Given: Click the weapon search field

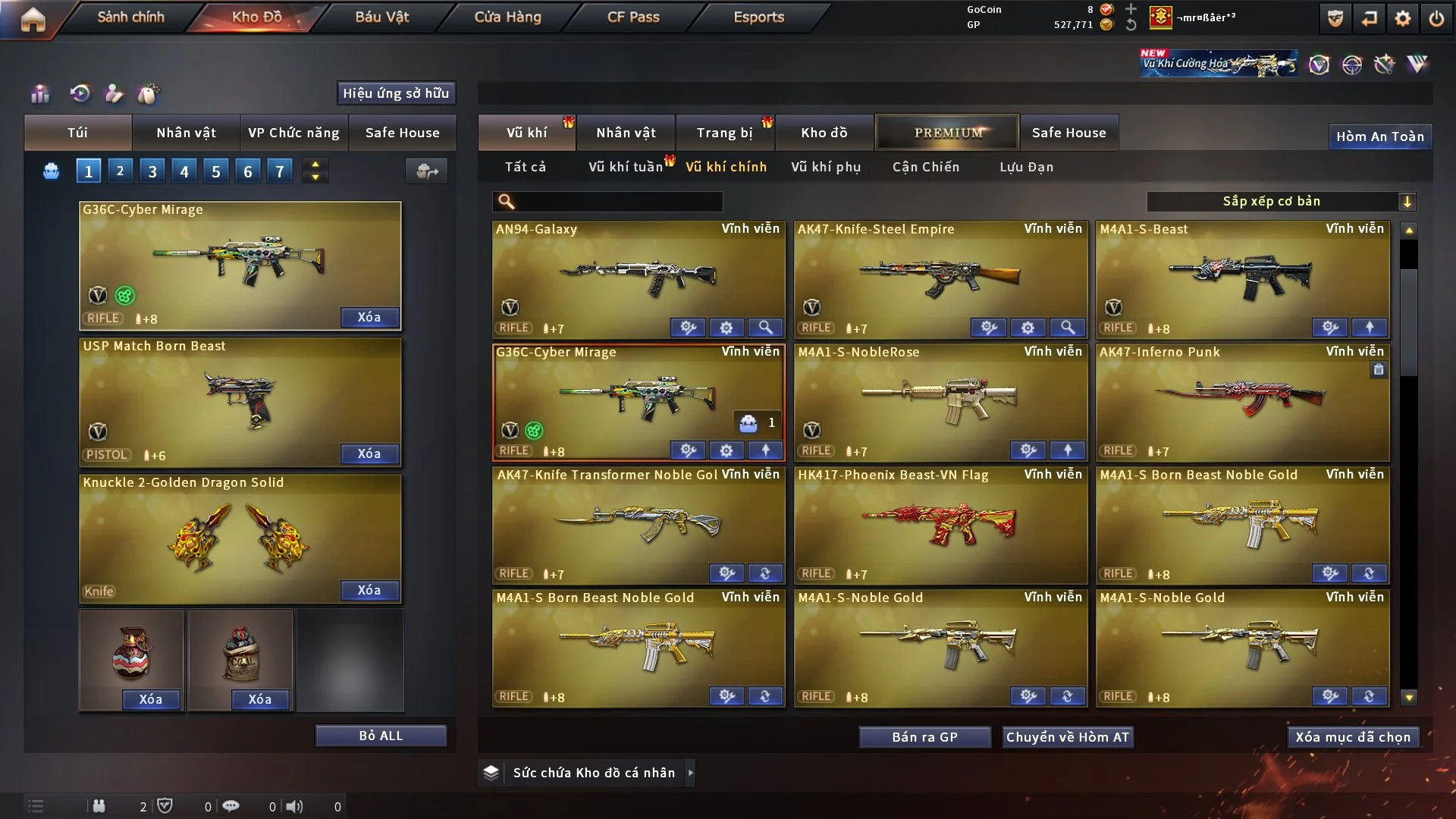Looking at the screenshot, I should click(x=618, y=202).
